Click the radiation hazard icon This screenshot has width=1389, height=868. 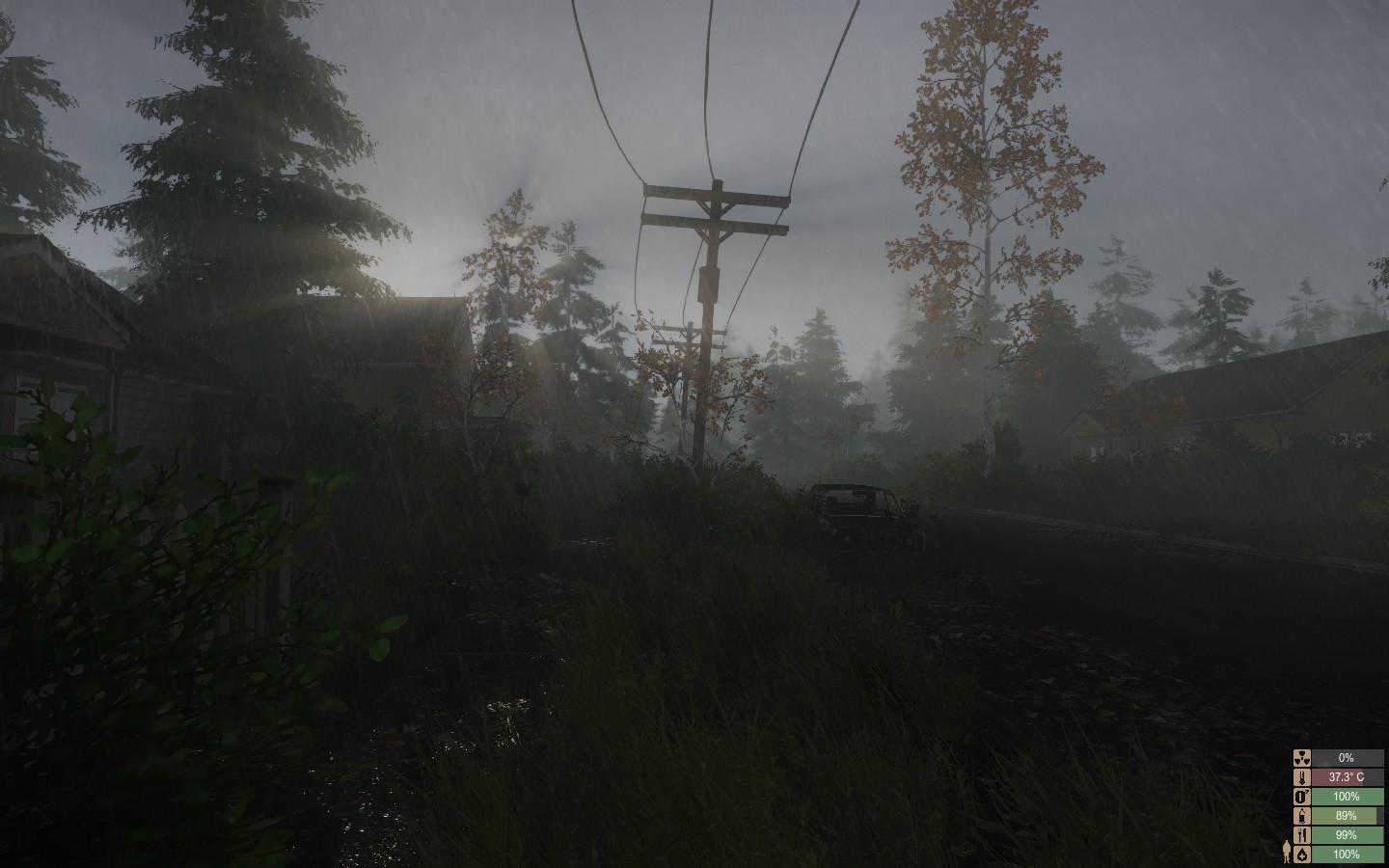pos(1302,757)
